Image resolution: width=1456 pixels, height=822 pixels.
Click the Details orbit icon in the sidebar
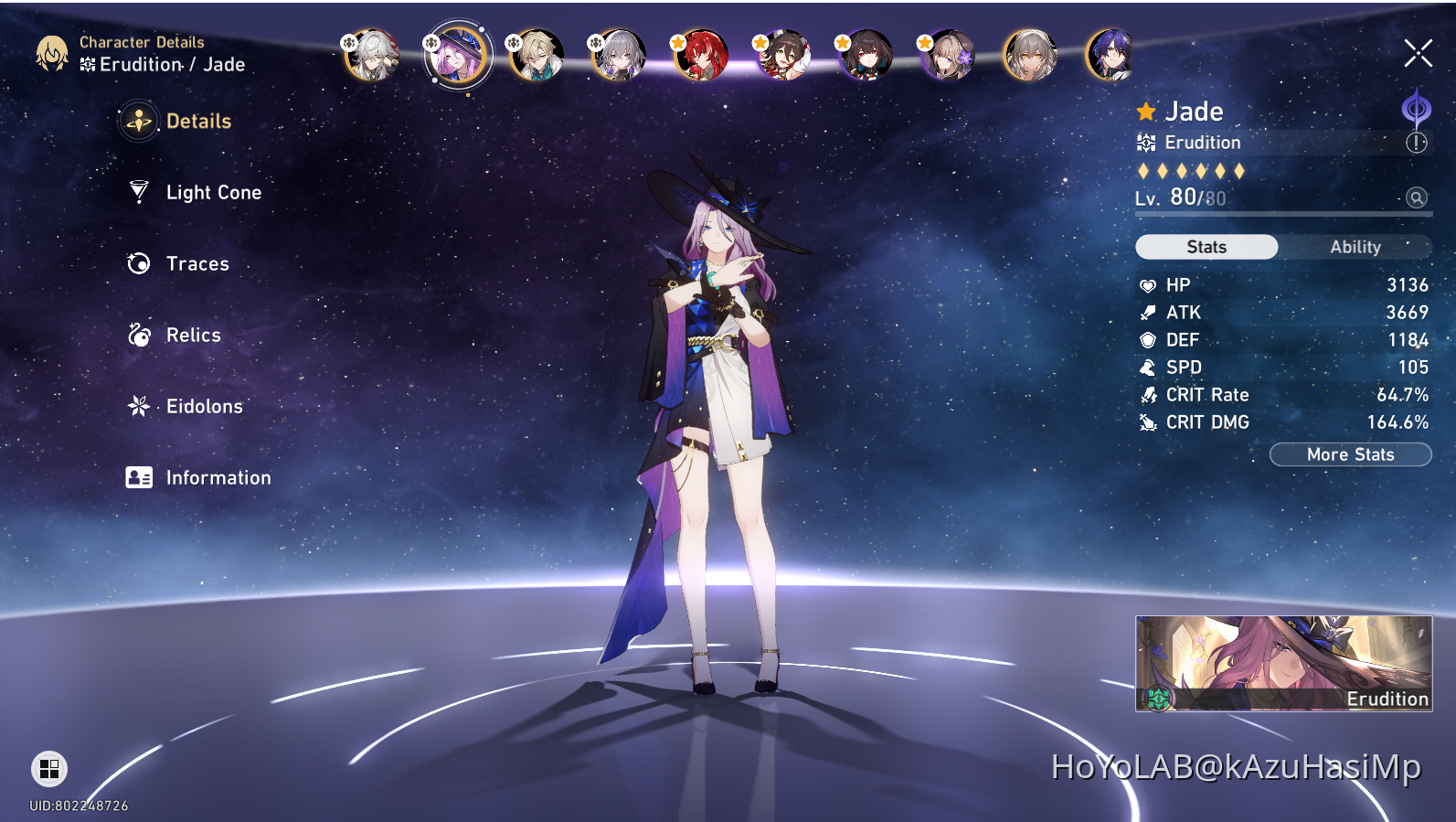pyautogui.click(x=137, y=121)
